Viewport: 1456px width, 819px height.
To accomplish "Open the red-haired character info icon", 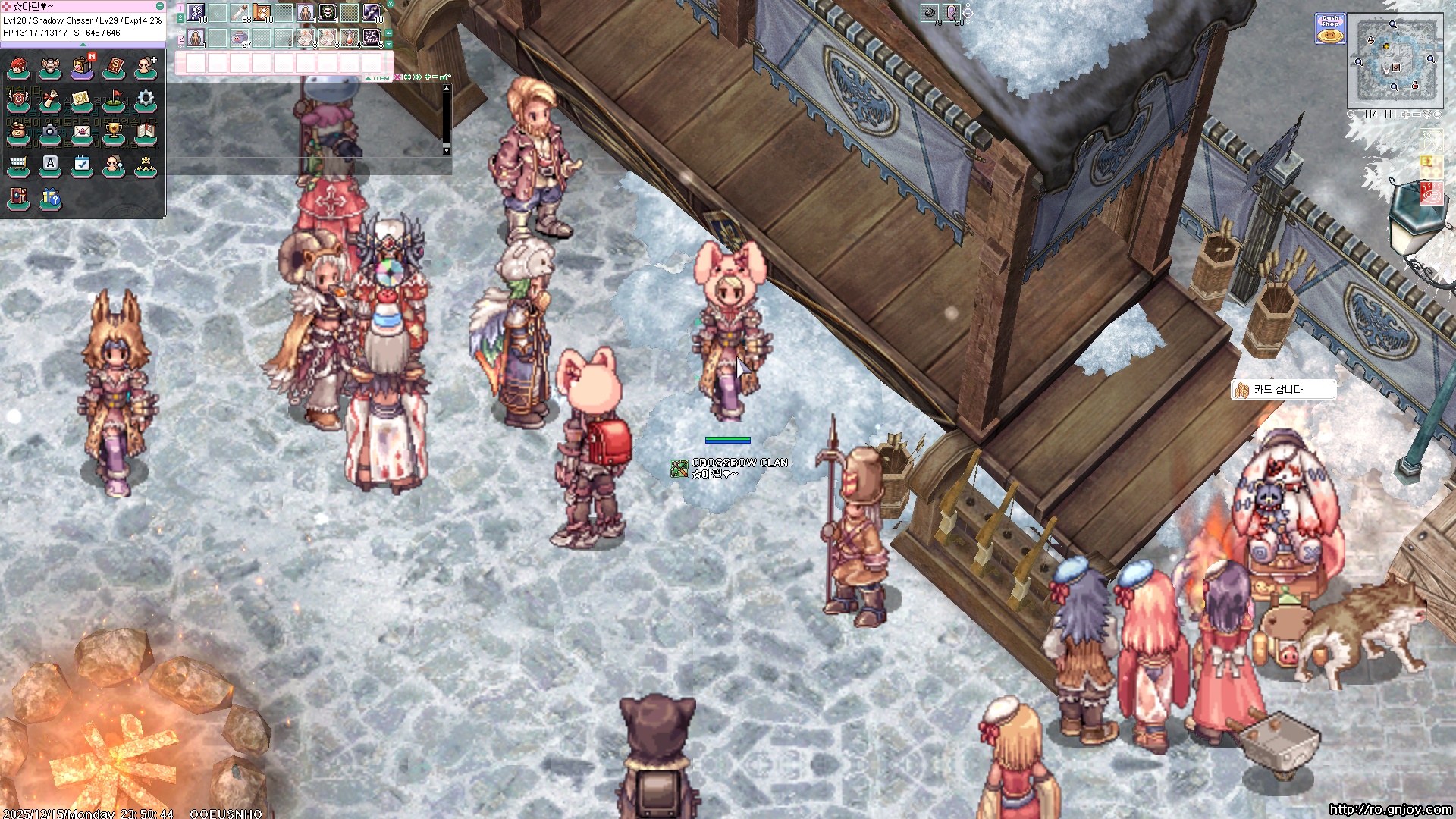I will pos(18,67).
